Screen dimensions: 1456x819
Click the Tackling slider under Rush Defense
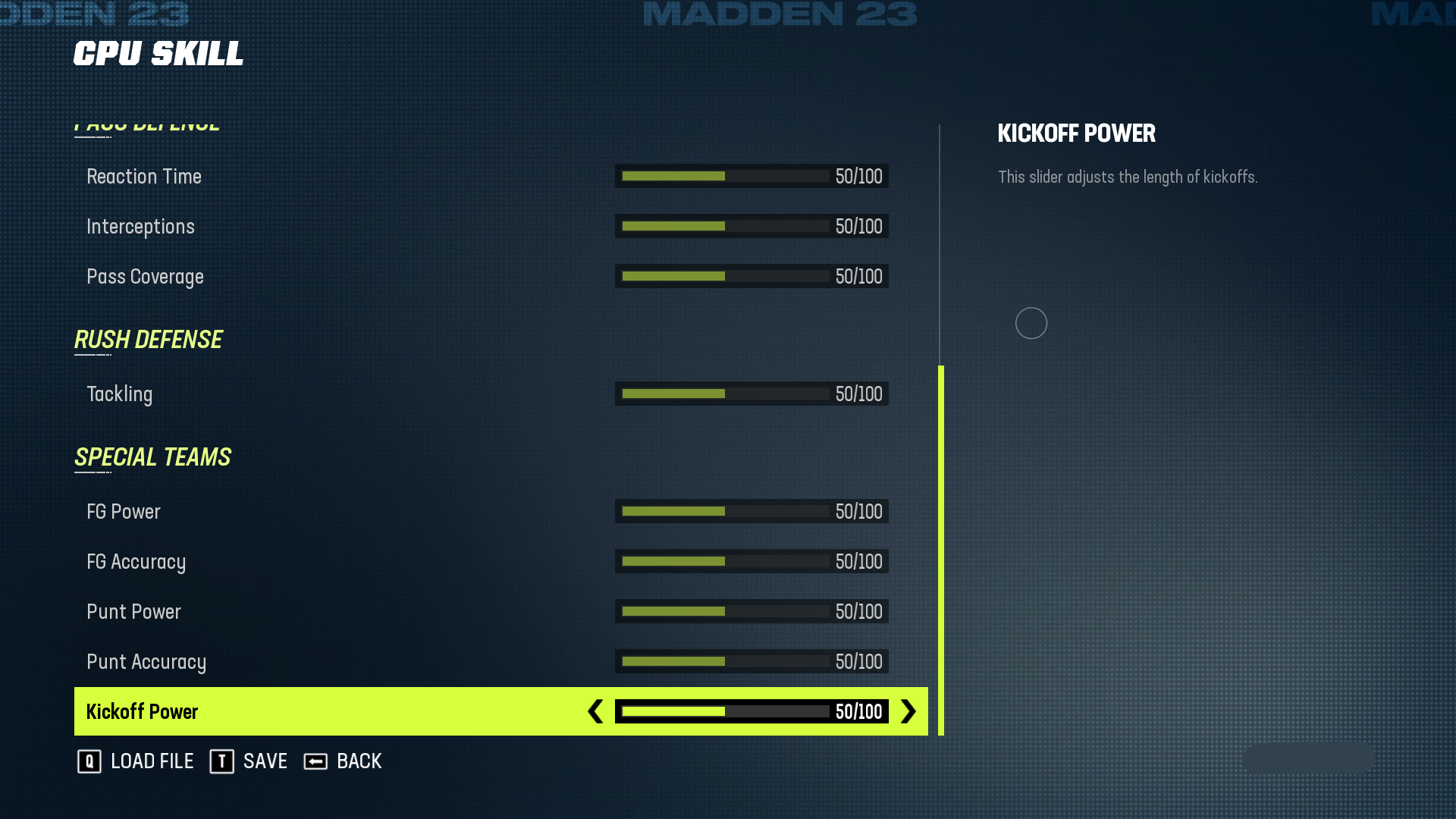tap(751, 394)
